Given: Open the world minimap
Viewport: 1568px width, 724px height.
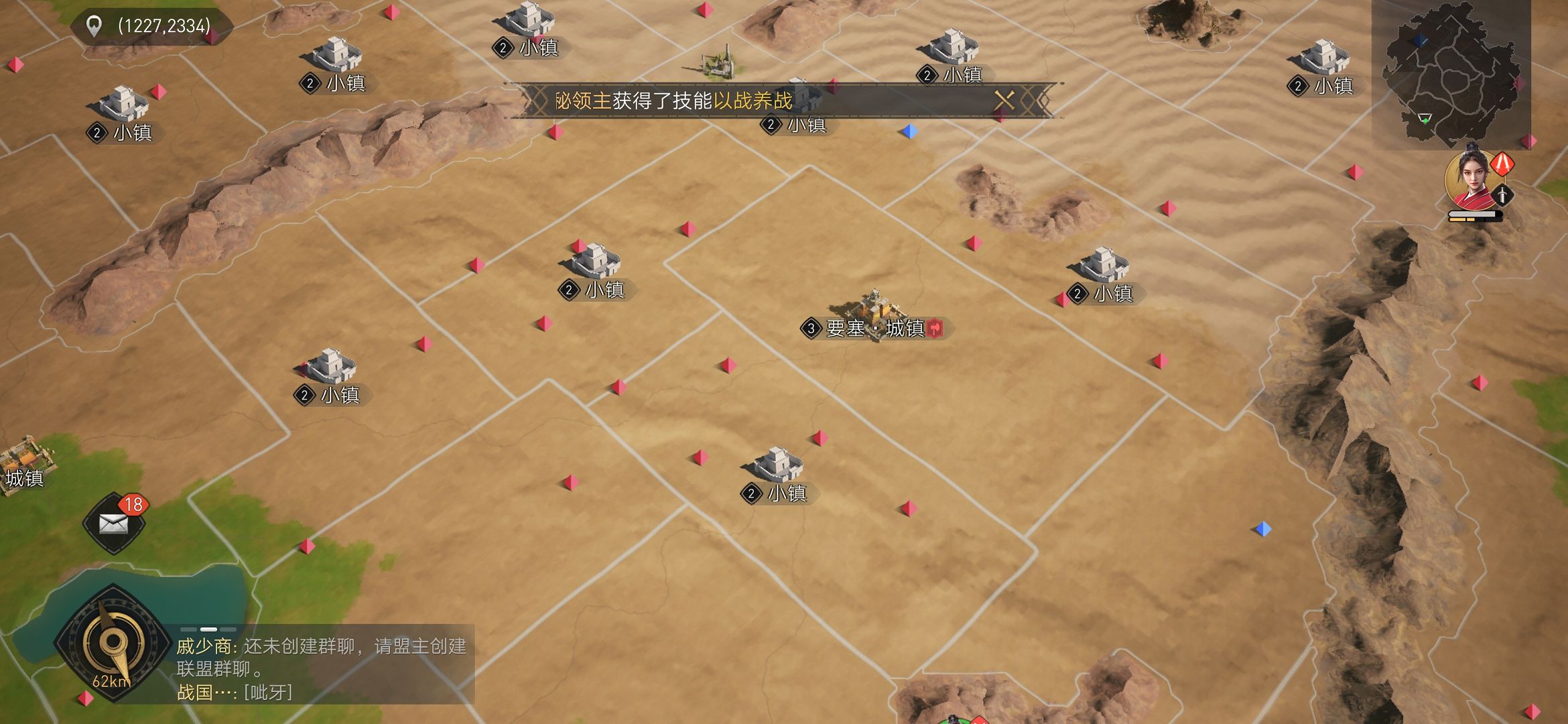Looking at the screenshot, I should (1451, 74).
